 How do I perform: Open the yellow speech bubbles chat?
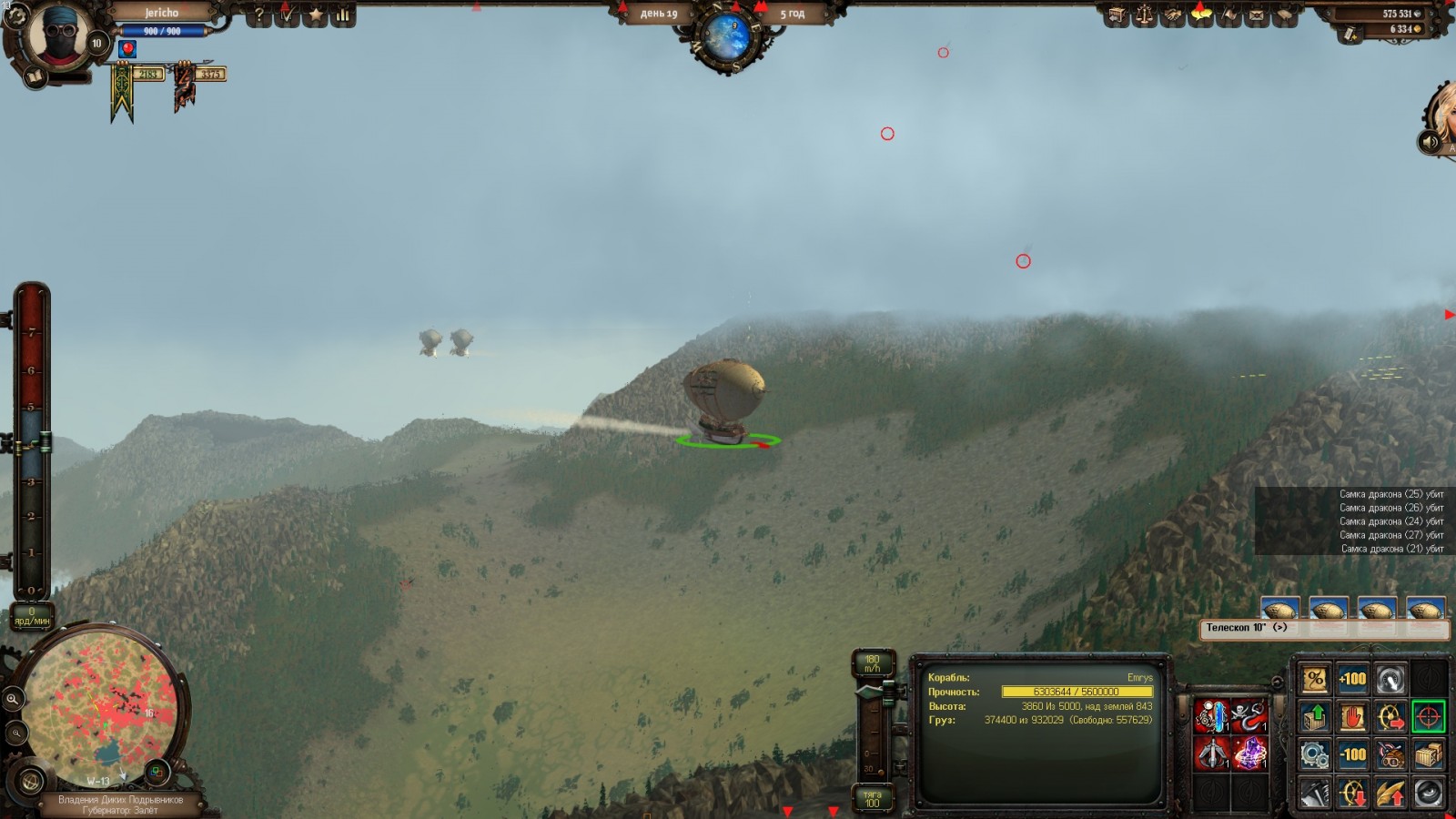(x=1201, y=14)
